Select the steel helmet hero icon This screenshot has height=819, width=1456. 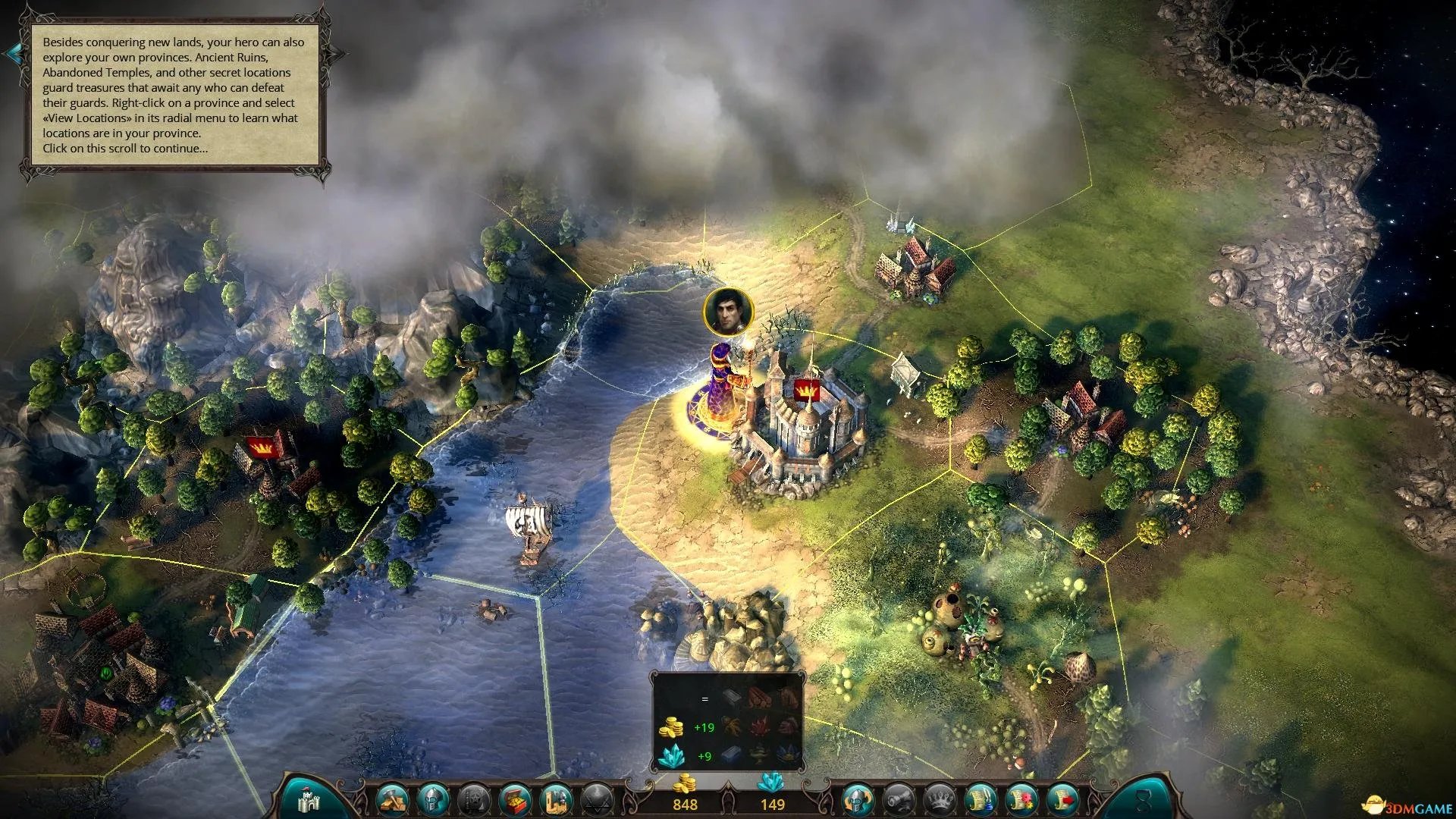click(x=435, y=799)
